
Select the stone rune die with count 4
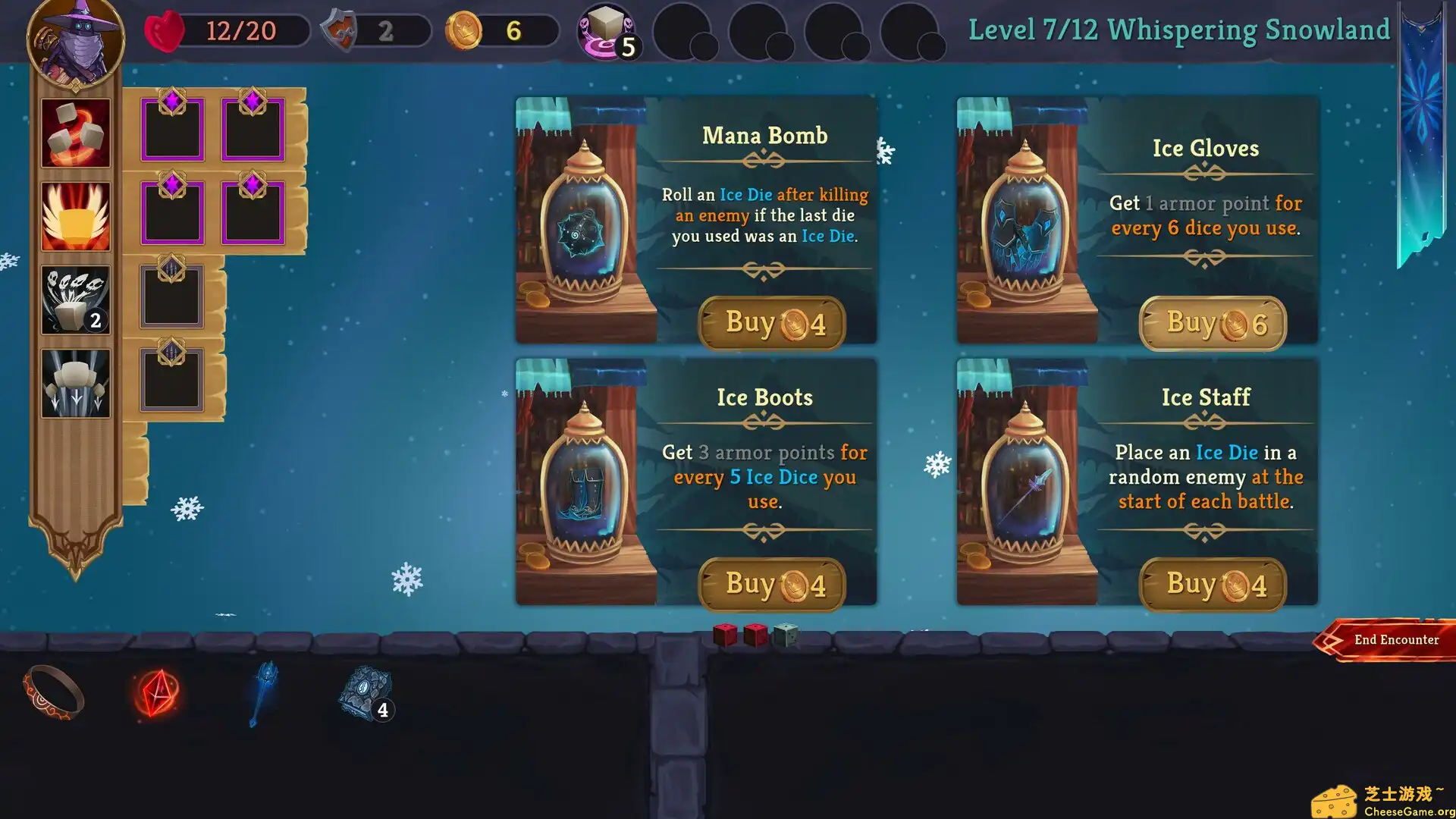pyautogui.click(x=366, y=693)
